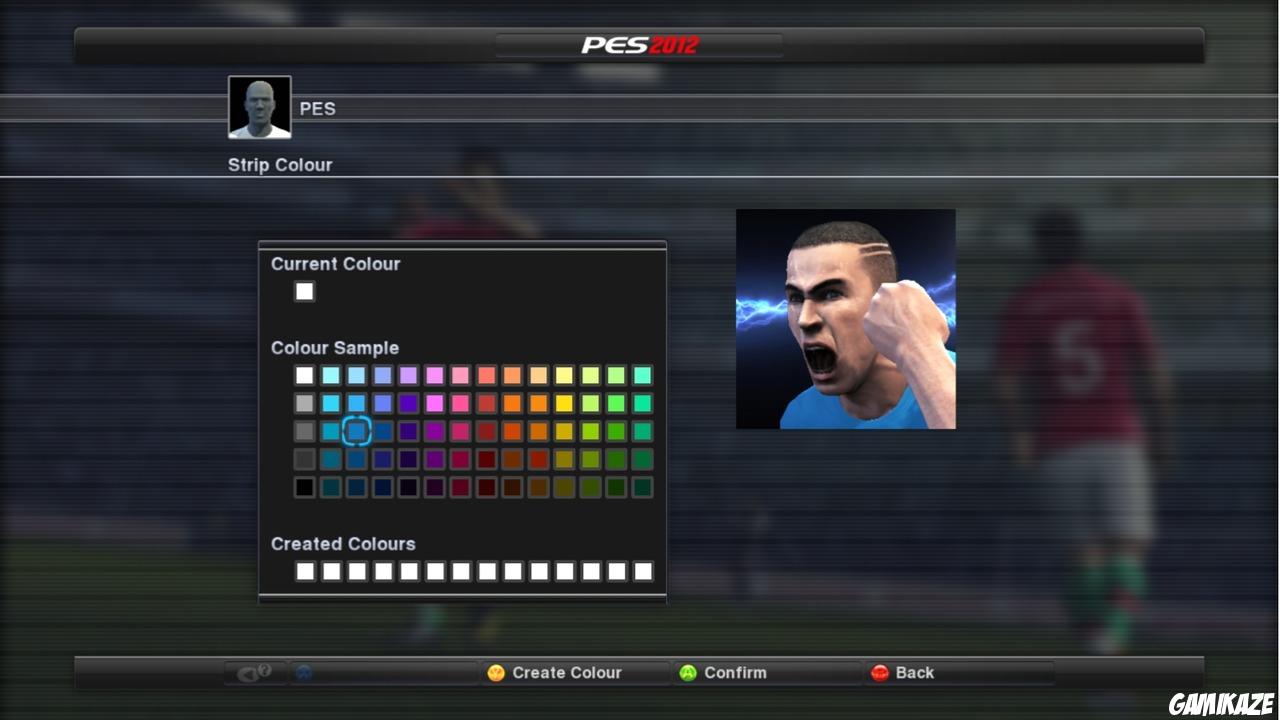1280x720 pixels.
Task: Click the Strip Colour heading
Action: tap(280, 165)
